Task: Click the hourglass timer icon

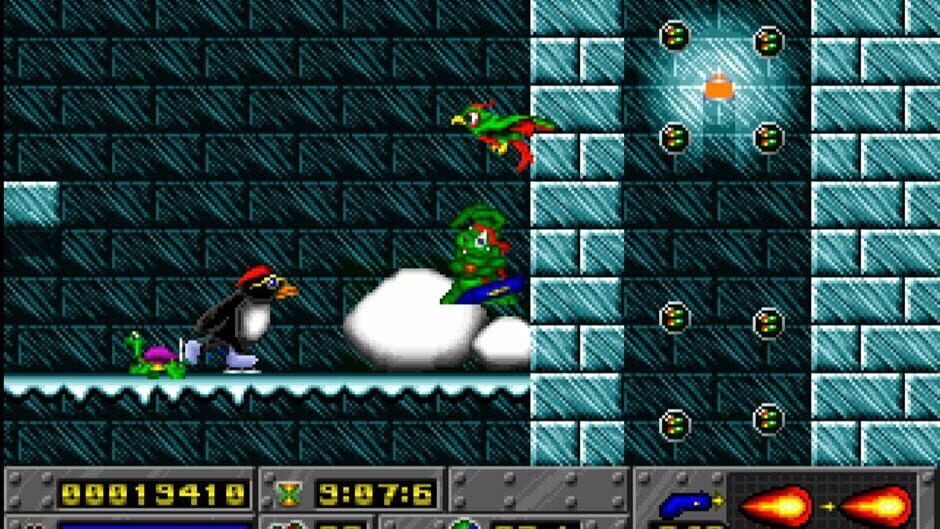Action: click(288, 494)
